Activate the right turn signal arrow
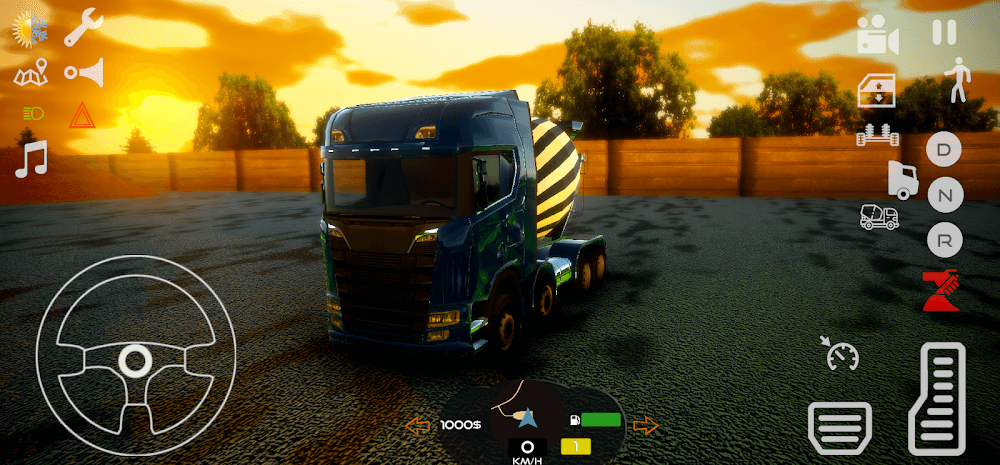The image size is (1000, 465). (646, 426)
